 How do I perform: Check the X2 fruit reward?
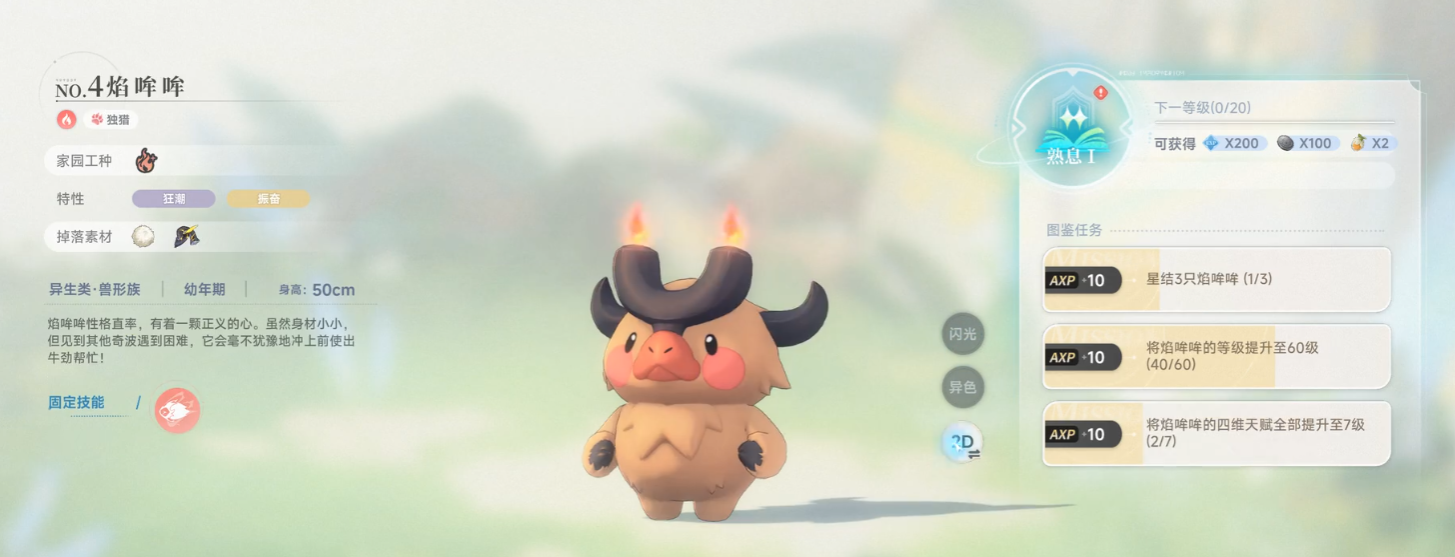(x=1371, y=143)
